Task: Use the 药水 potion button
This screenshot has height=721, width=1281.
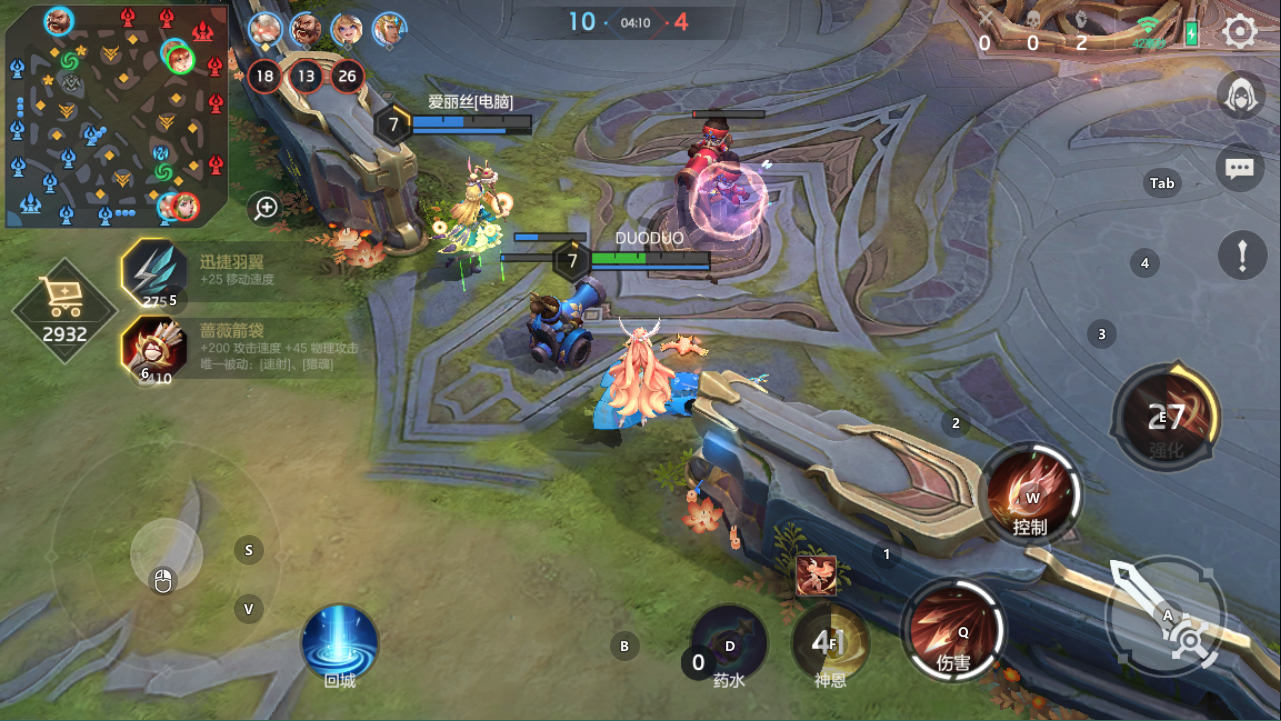Action: (x=729, y=643)
